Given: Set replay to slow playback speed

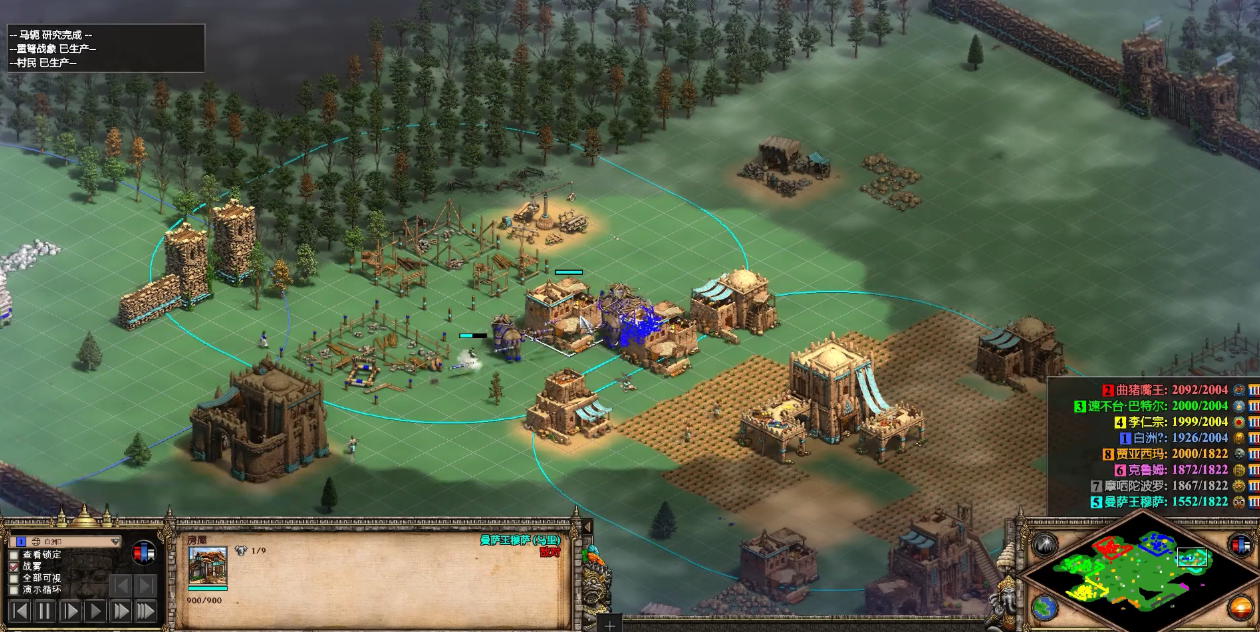Looking at the screenshot, I should [70, 610].
